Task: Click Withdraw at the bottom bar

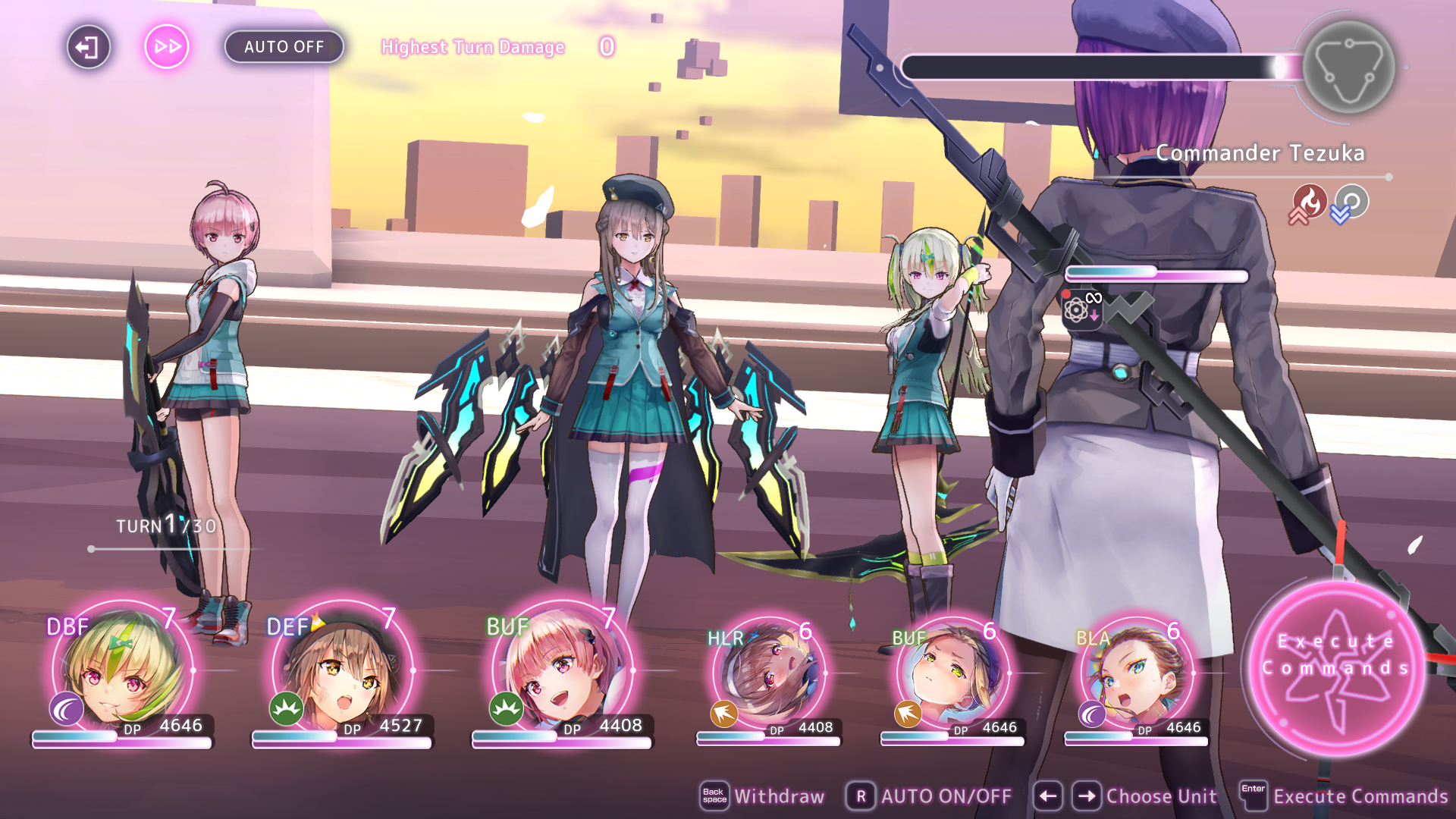Action: click(762, 796)
